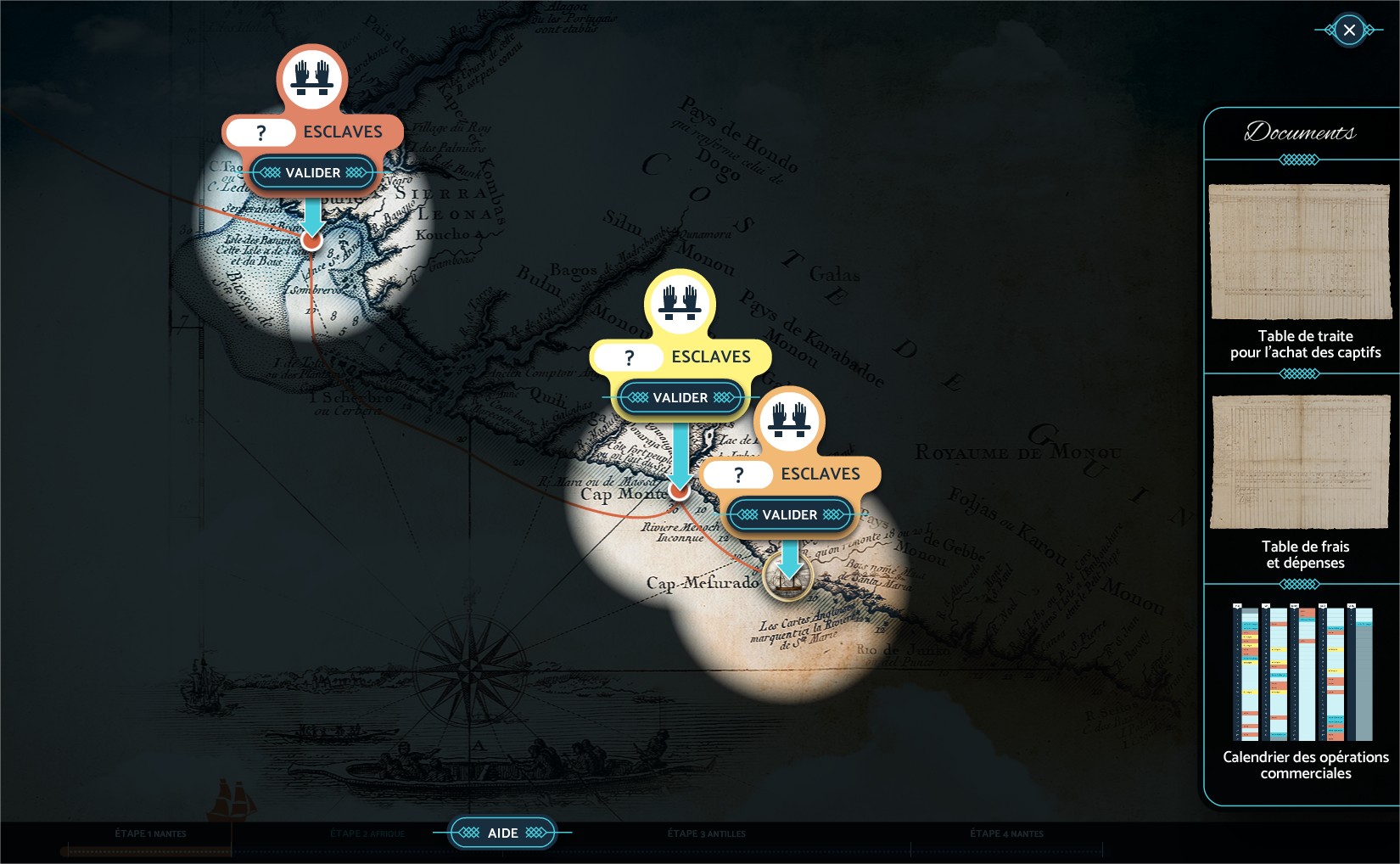Enter a number in the red marker's field
1400x864 pixels.
point(261,132)
